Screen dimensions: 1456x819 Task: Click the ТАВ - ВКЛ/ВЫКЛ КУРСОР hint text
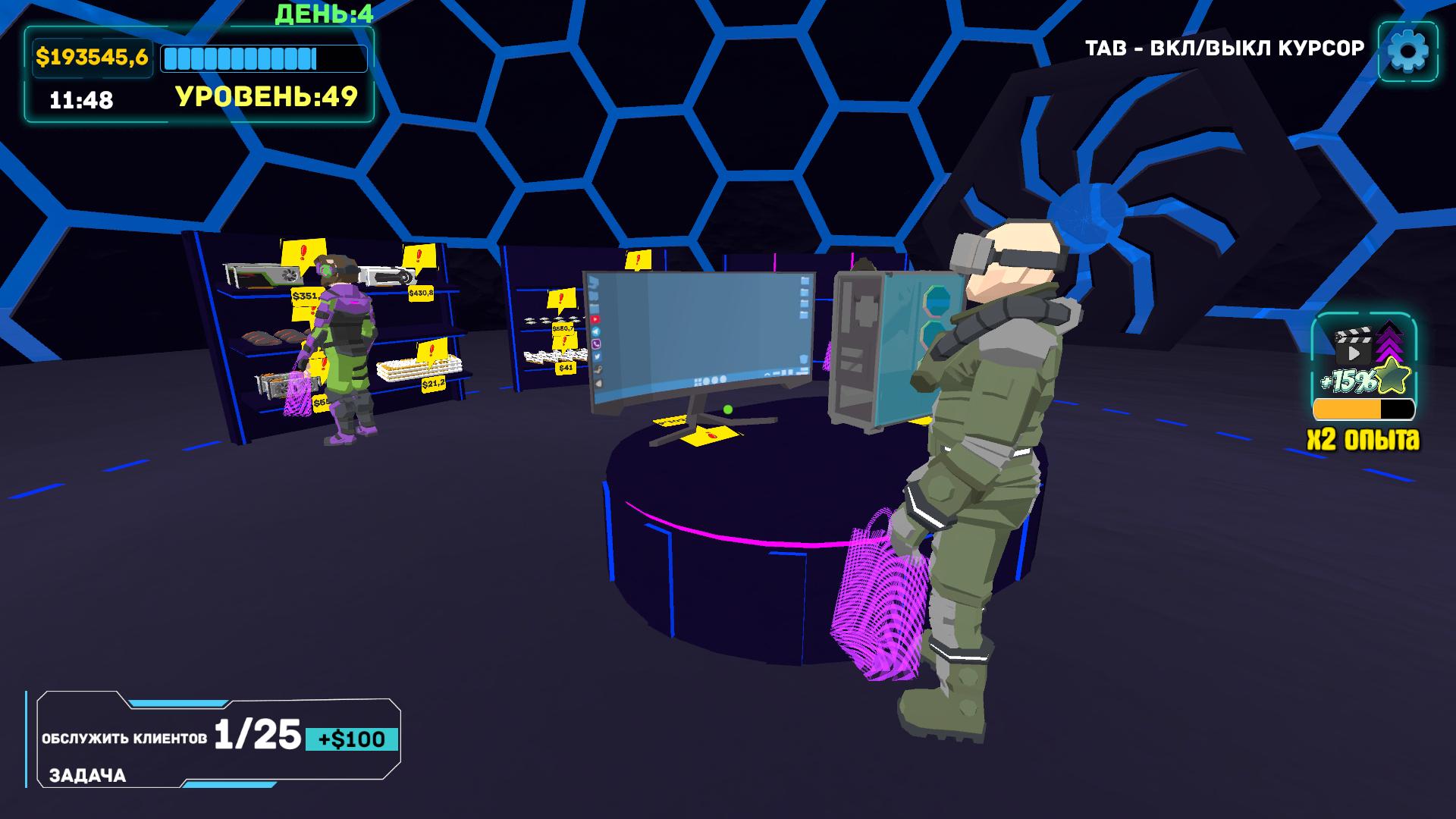click(1225, 47)
